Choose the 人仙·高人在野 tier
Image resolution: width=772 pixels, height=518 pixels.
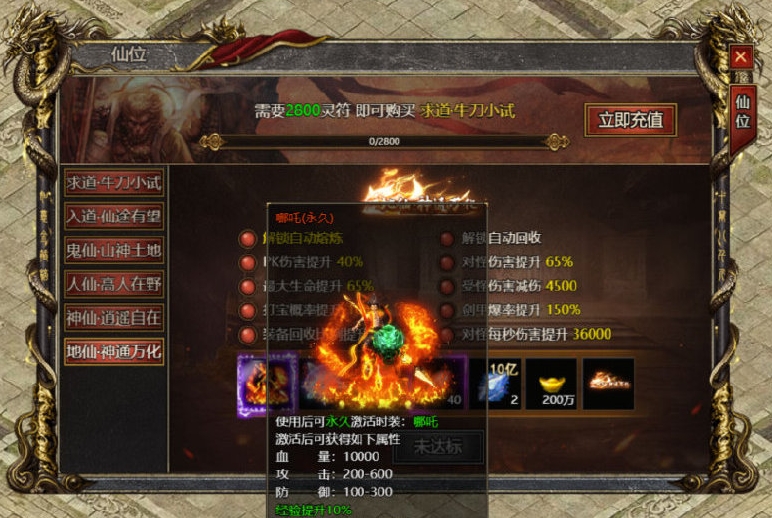coord(114,284)
